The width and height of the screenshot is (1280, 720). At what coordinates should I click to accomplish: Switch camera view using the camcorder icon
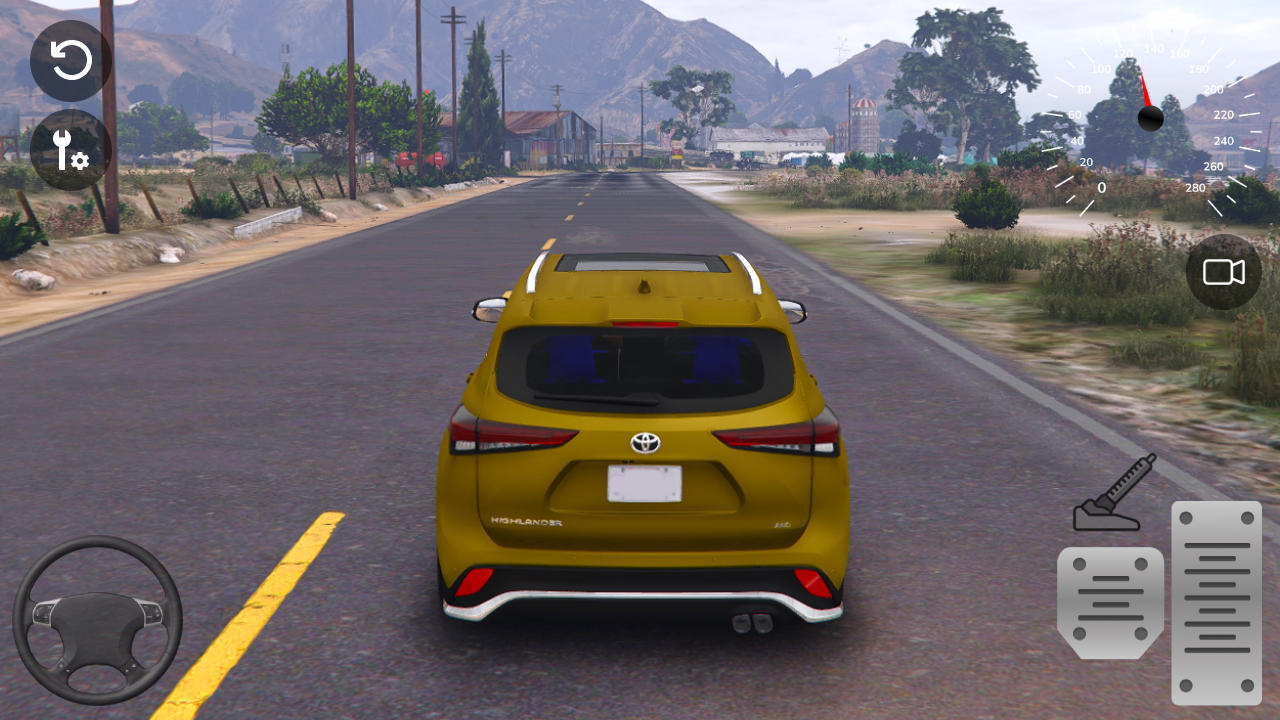click(1222, 272)
